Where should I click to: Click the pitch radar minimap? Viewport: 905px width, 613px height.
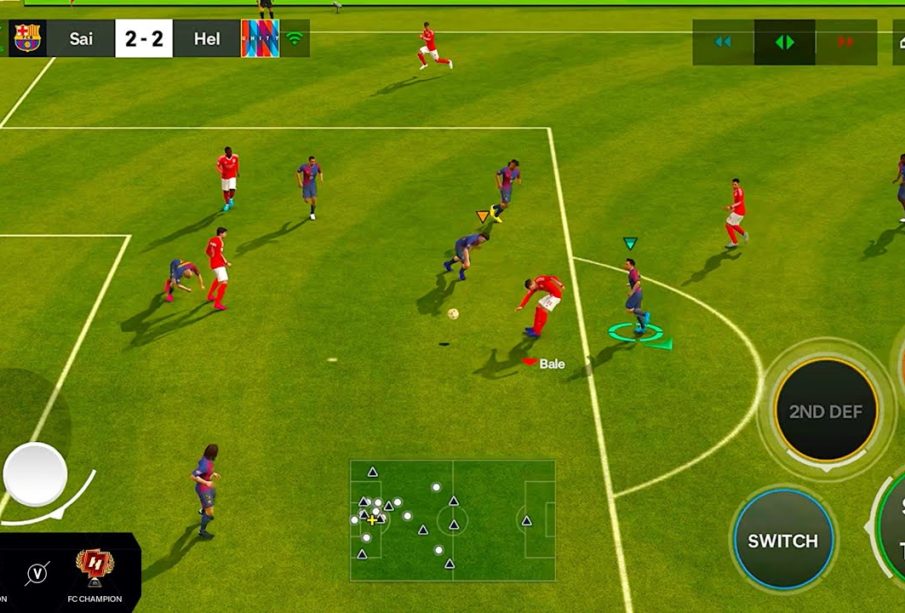(452, 520)
